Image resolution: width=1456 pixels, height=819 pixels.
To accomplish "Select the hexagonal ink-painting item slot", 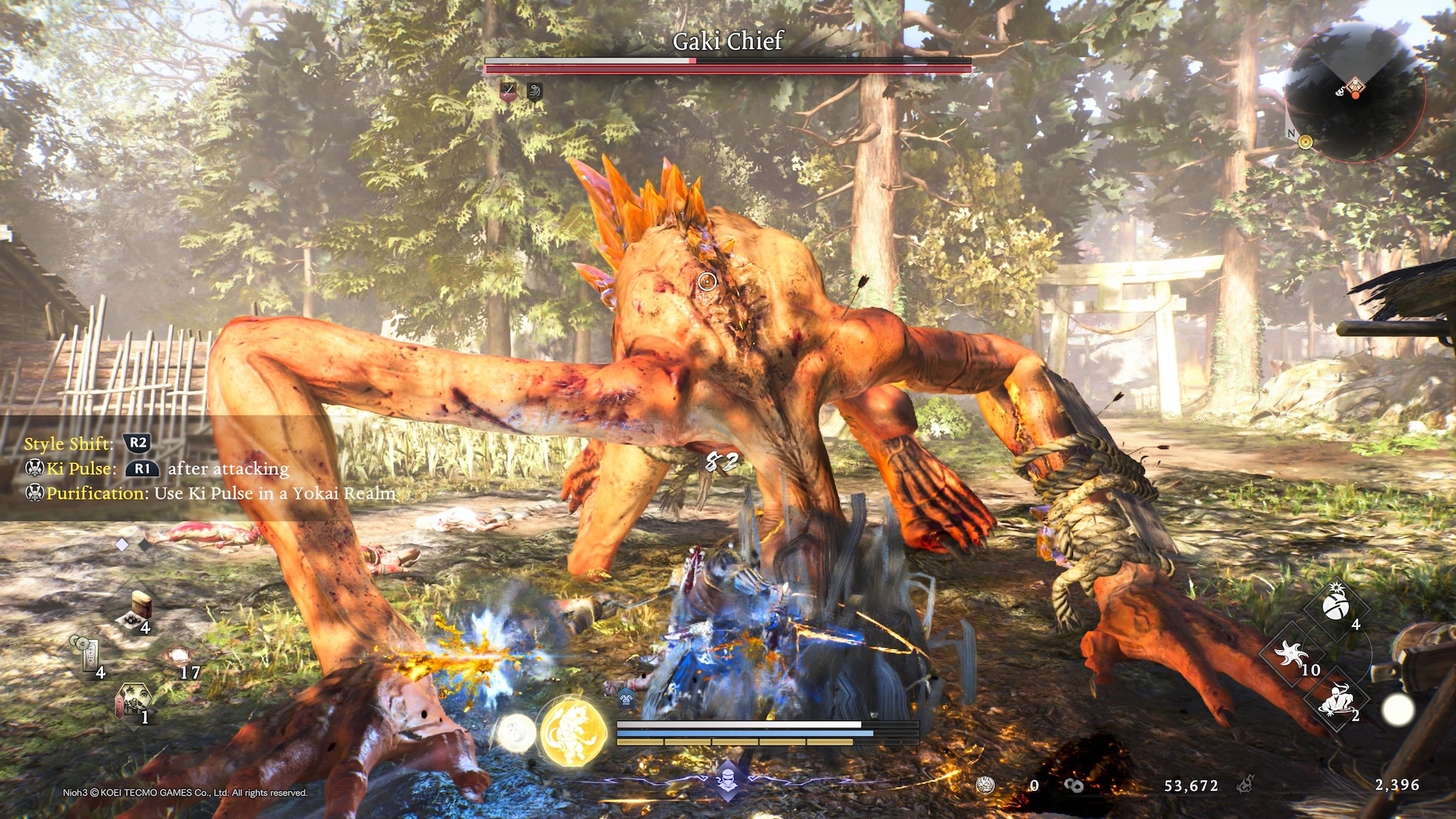I will coord(133,701).
